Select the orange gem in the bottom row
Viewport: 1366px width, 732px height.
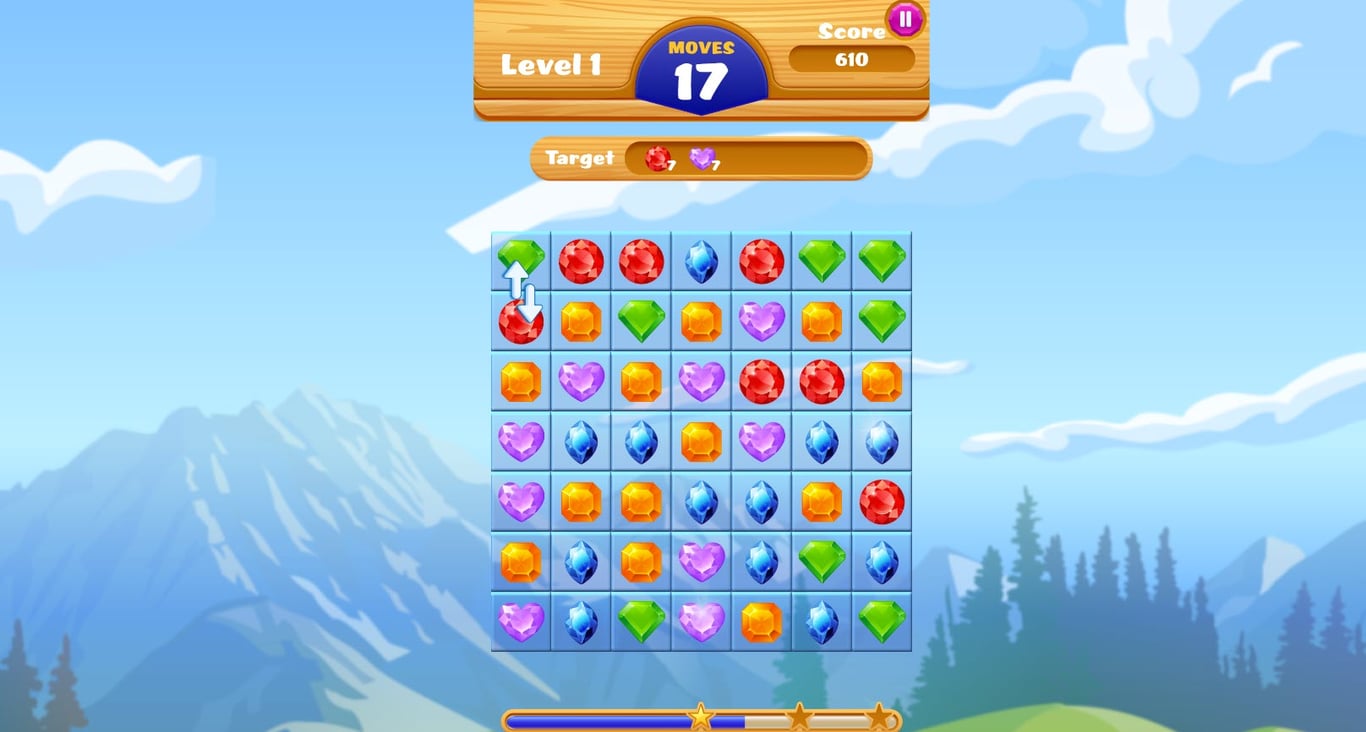point(761,620)
